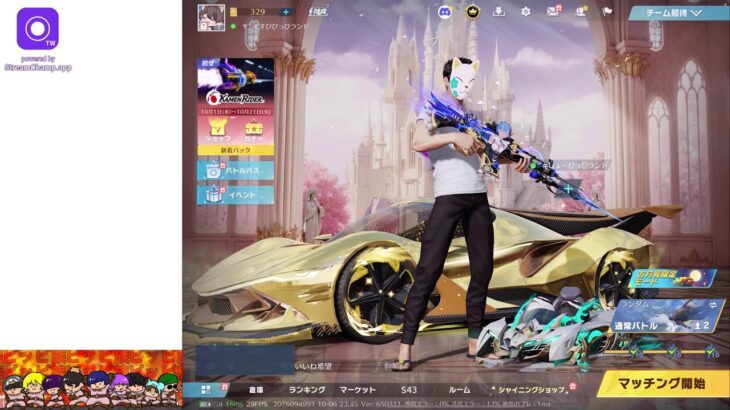
Task: Select the 新着パック new pack button
Action: click(x=236, y=150)
